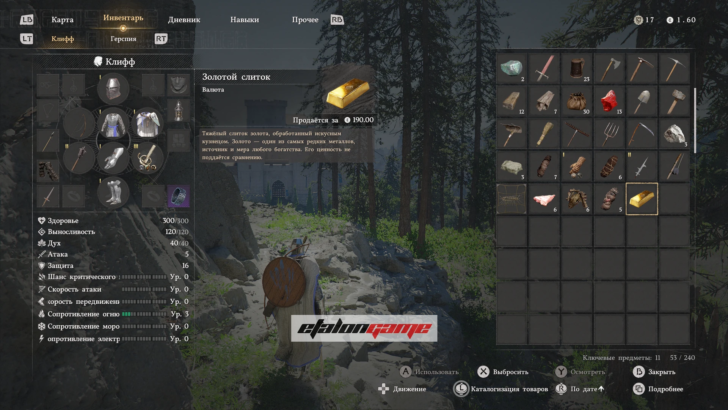This screenshot has height=410, width=728.
Task: Pick the pitchfork in the inventory
Action: pos(609,133)
